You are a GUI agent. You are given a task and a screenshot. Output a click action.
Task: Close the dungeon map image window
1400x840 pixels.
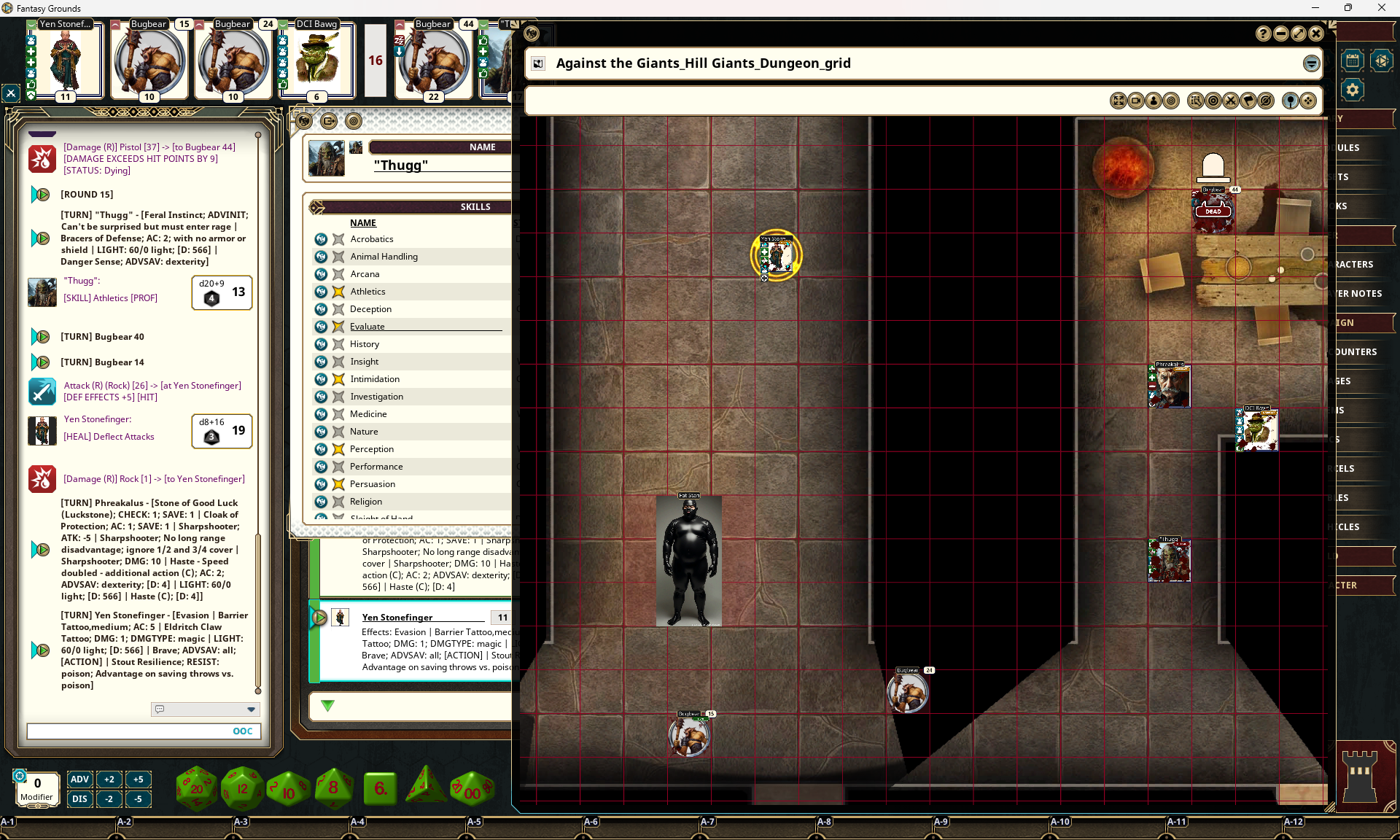(x=1316, y=34)
